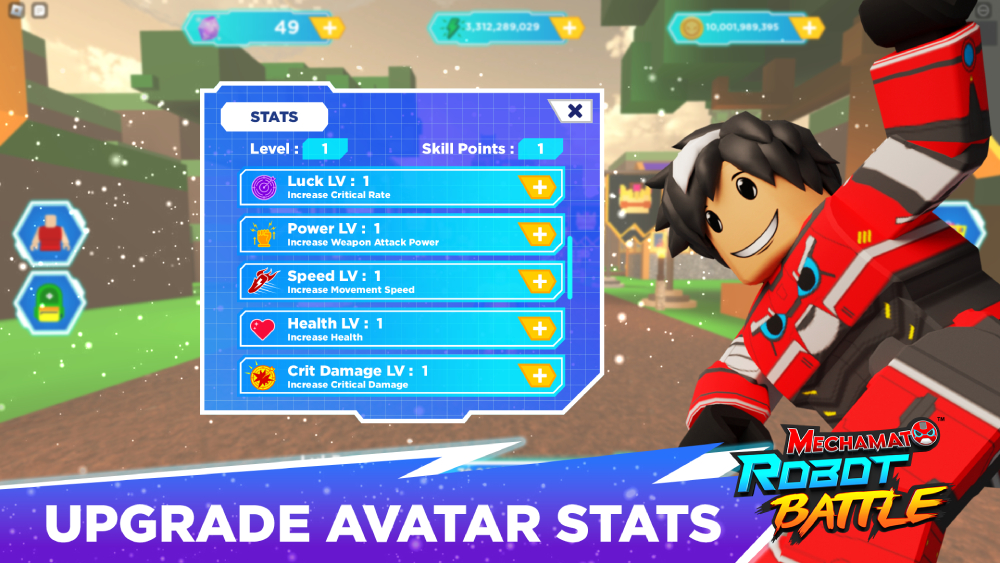The image size is (1000, 563).
Task: Raise the Health stat level
Action: click(538, 329)
